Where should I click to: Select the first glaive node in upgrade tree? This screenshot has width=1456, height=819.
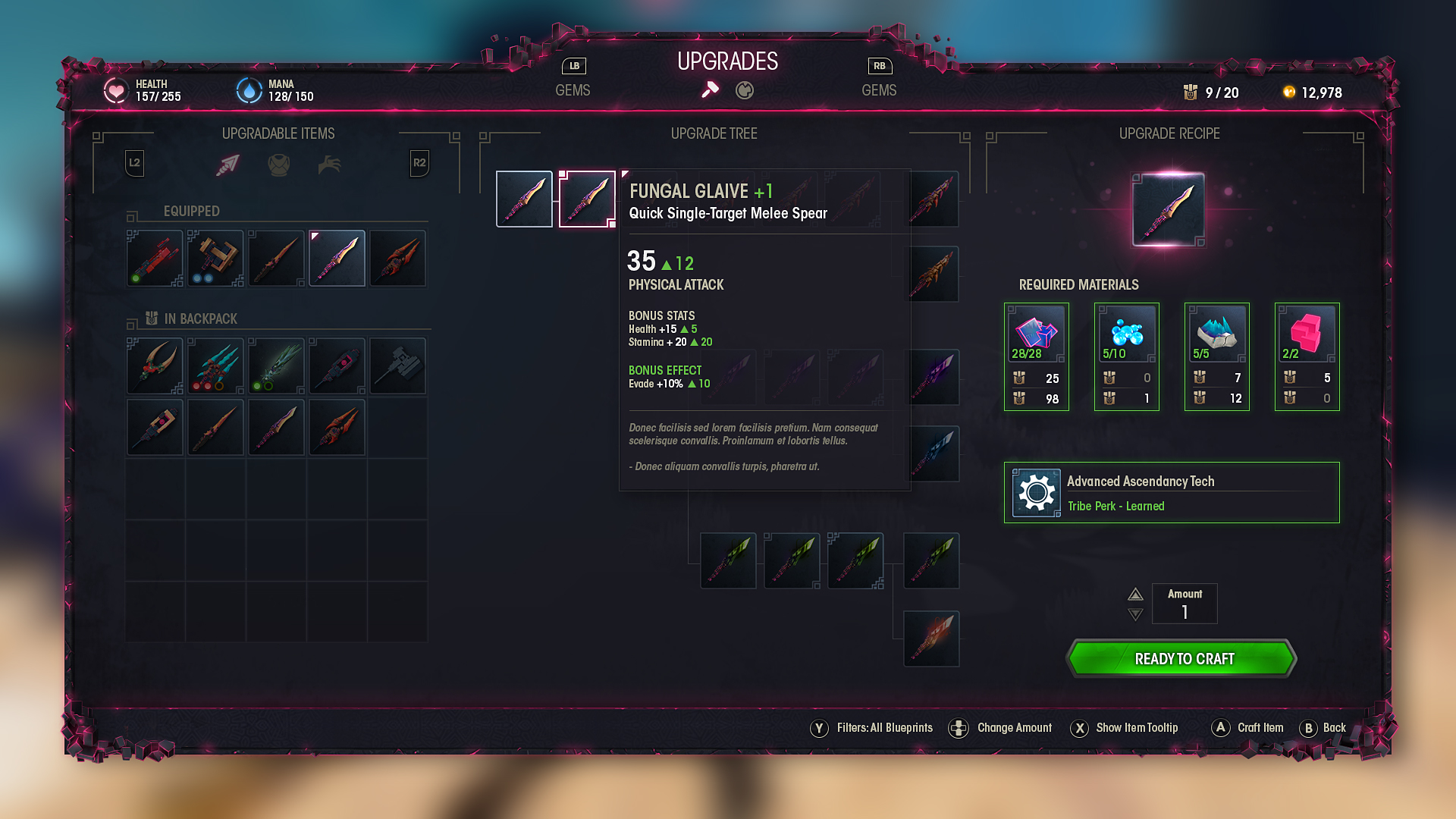pos(524,199)
